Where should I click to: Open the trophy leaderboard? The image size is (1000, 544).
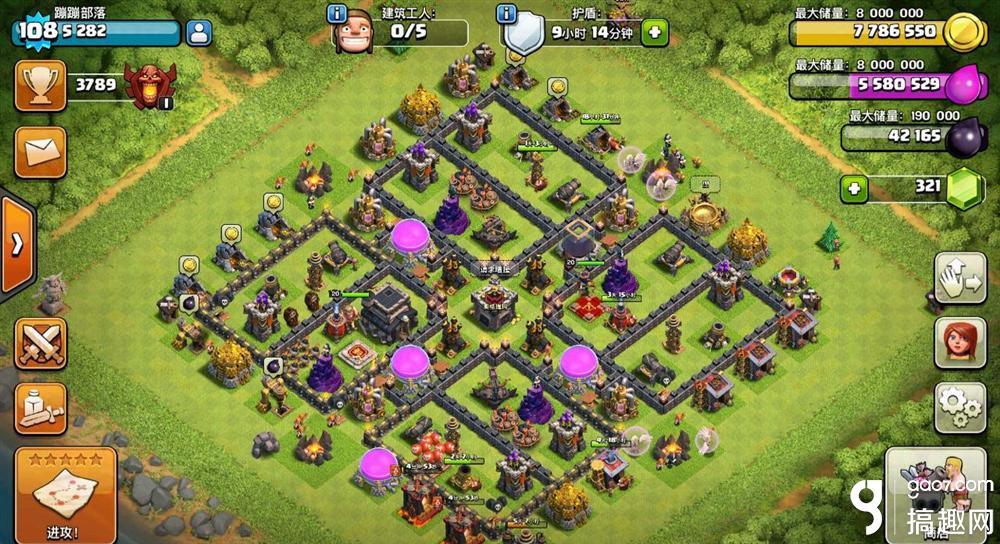click(x=40, y=86)
